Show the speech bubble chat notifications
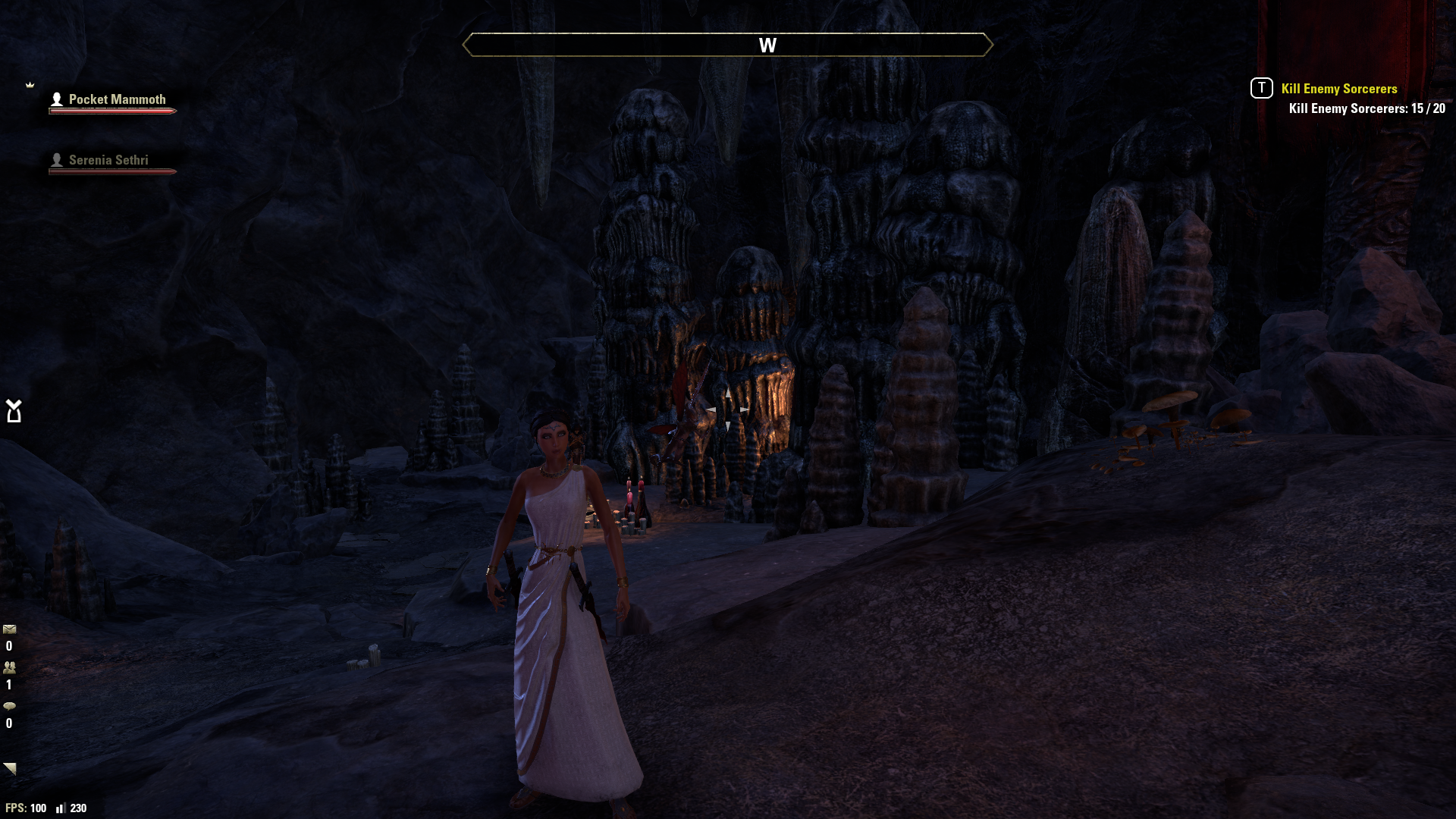Image resolution: width=1456 pixels, height=819 pixels. 10,706
